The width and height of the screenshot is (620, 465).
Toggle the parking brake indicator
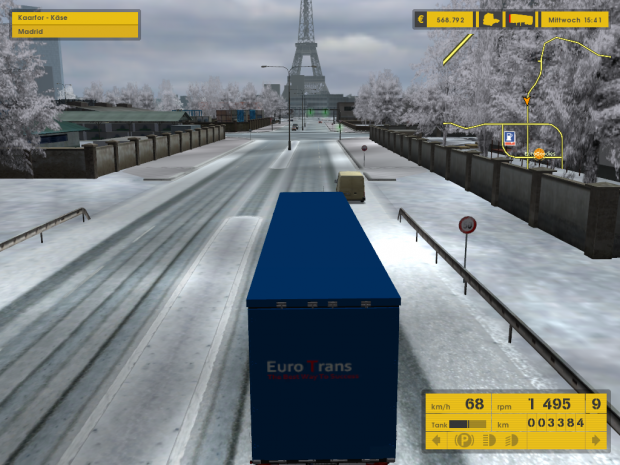[x=463, y=440]
